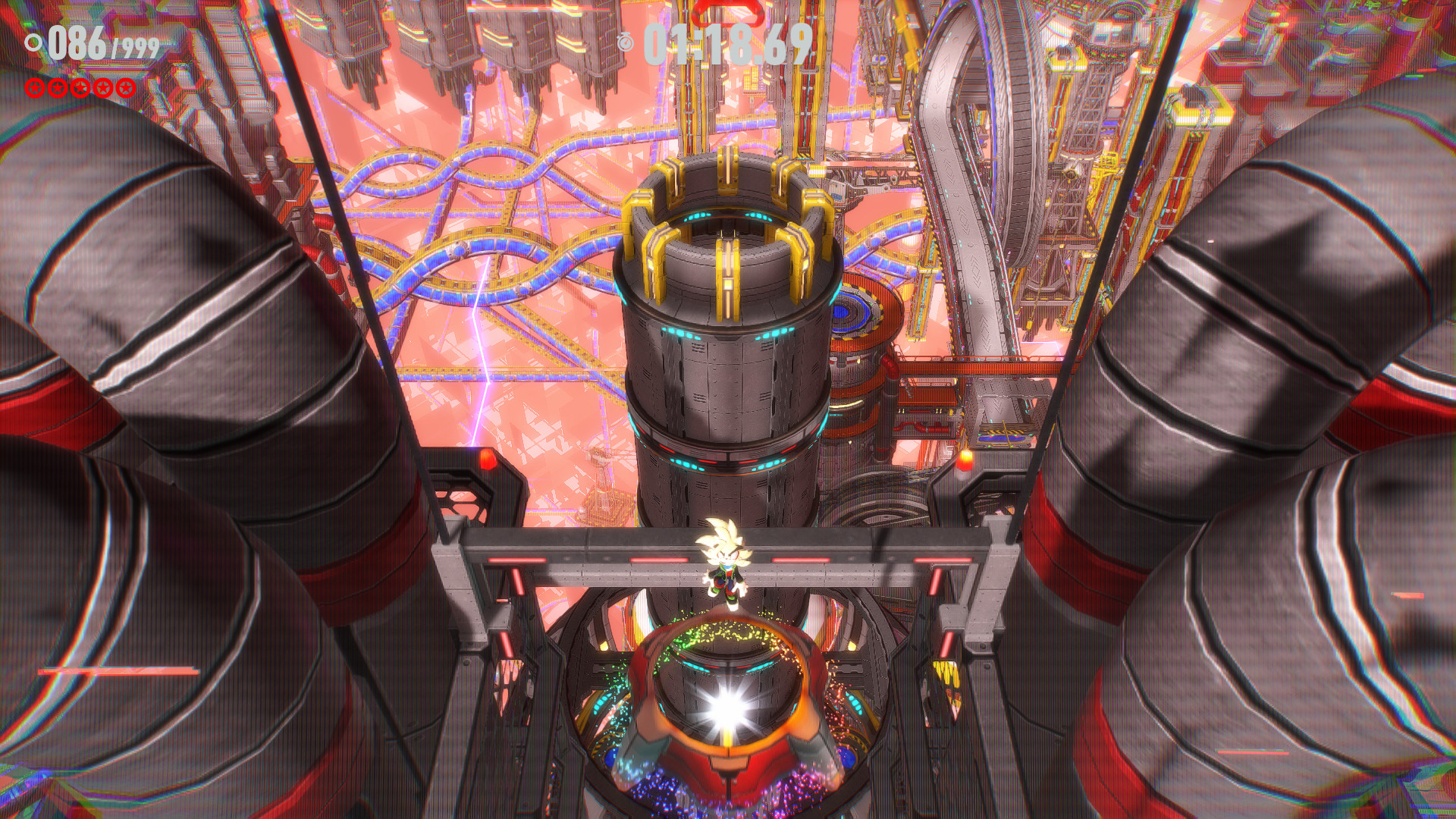Image resolution: width=1456 pixels, height=819 pixels.
Task: Toggle the rightmost star in the star row
Action: (126, 89)
